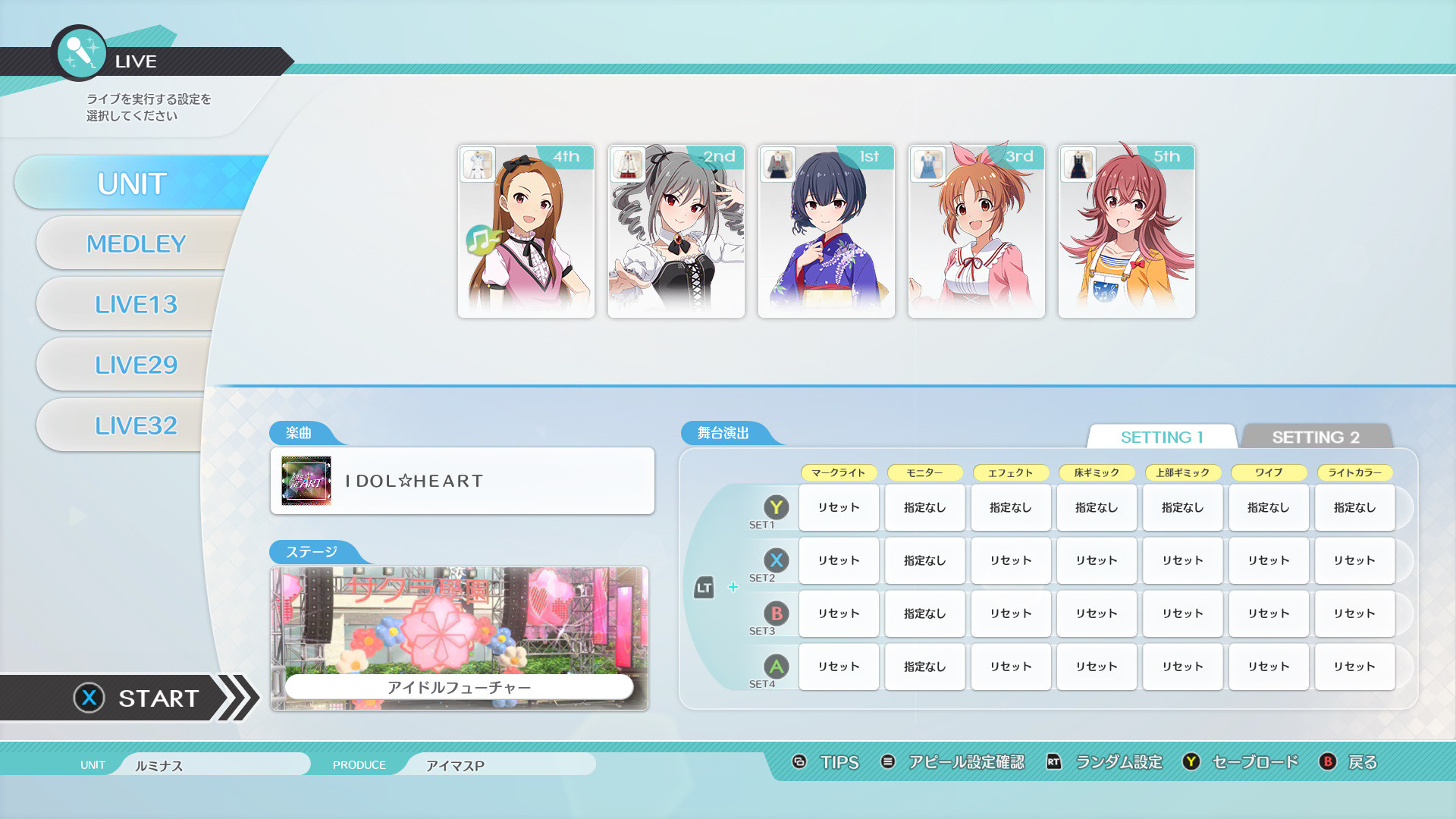Change SET3 エフェクト selection

click(1010, 613)
